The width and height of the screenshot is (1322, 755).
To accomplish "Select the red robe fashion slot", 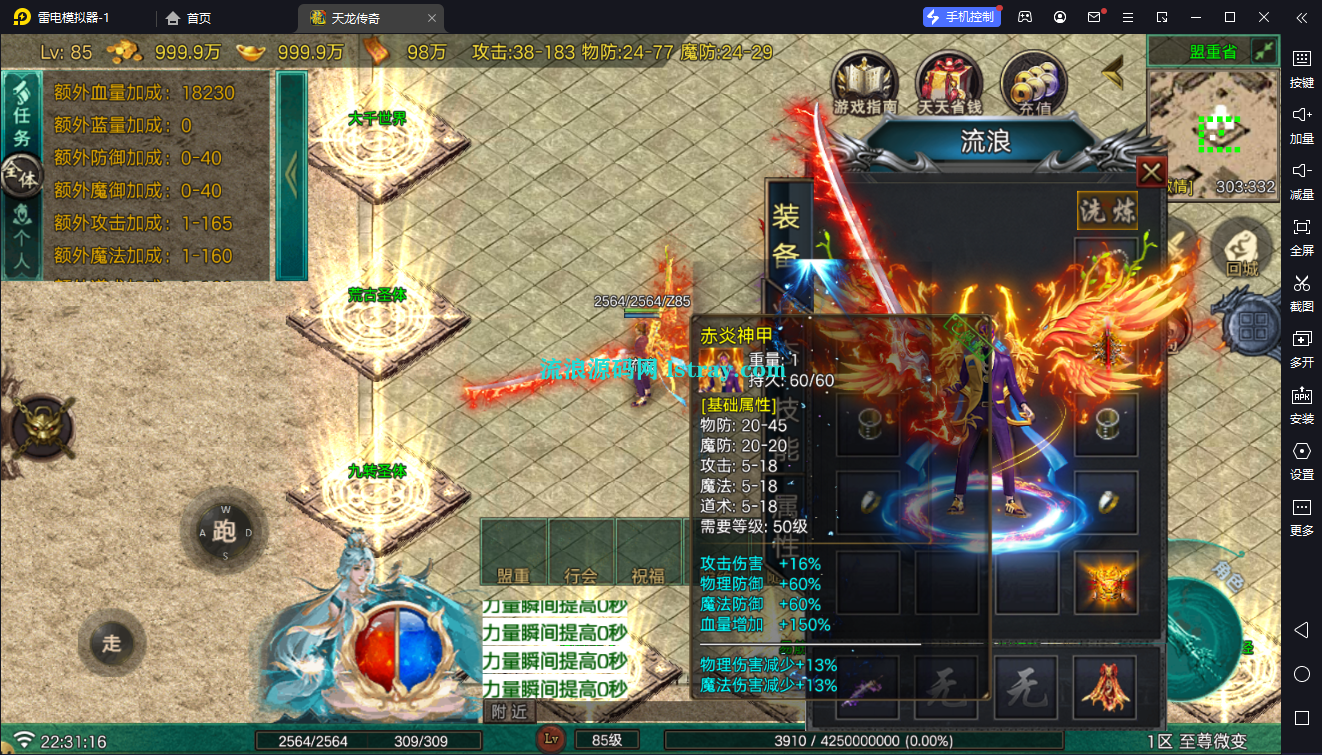I will (1105, 686).
